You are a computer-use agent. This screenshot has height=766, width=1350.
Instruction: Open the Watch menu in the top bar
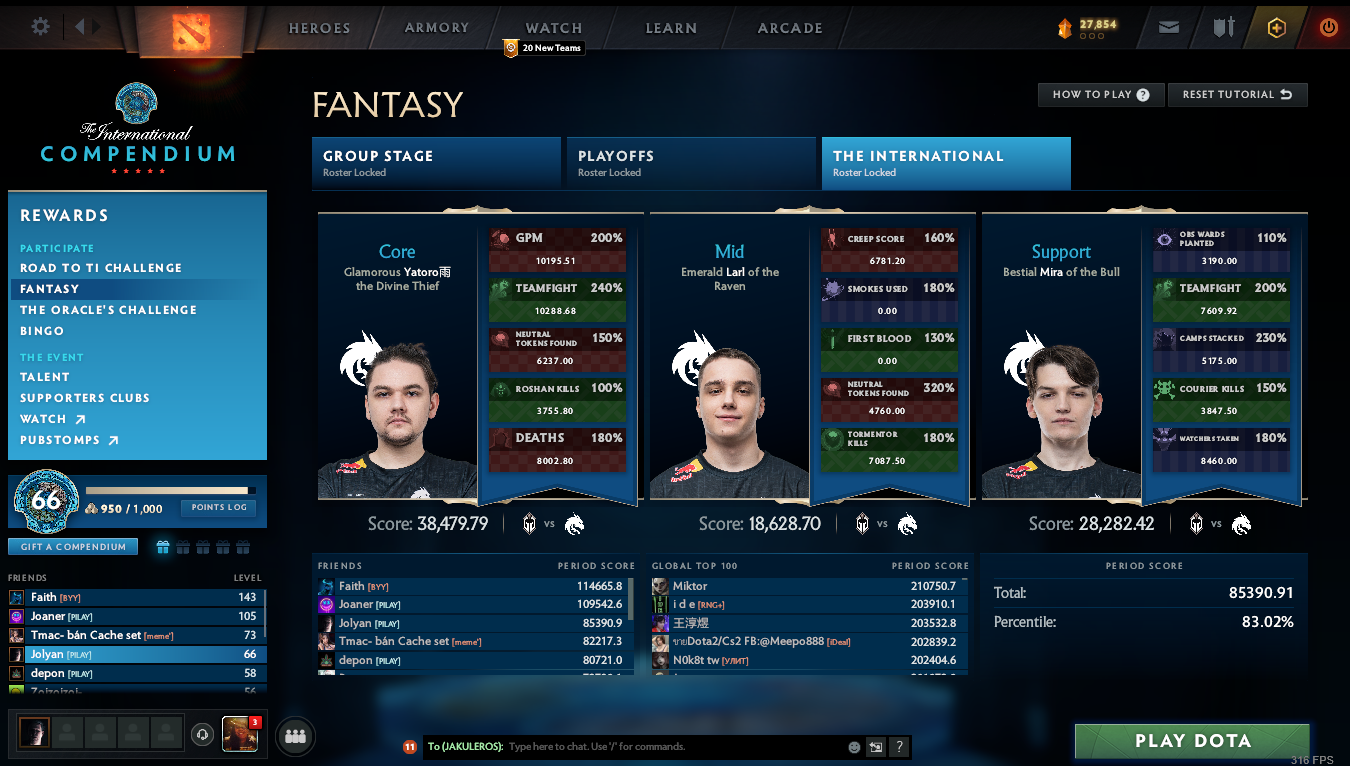tap(553, 27)
